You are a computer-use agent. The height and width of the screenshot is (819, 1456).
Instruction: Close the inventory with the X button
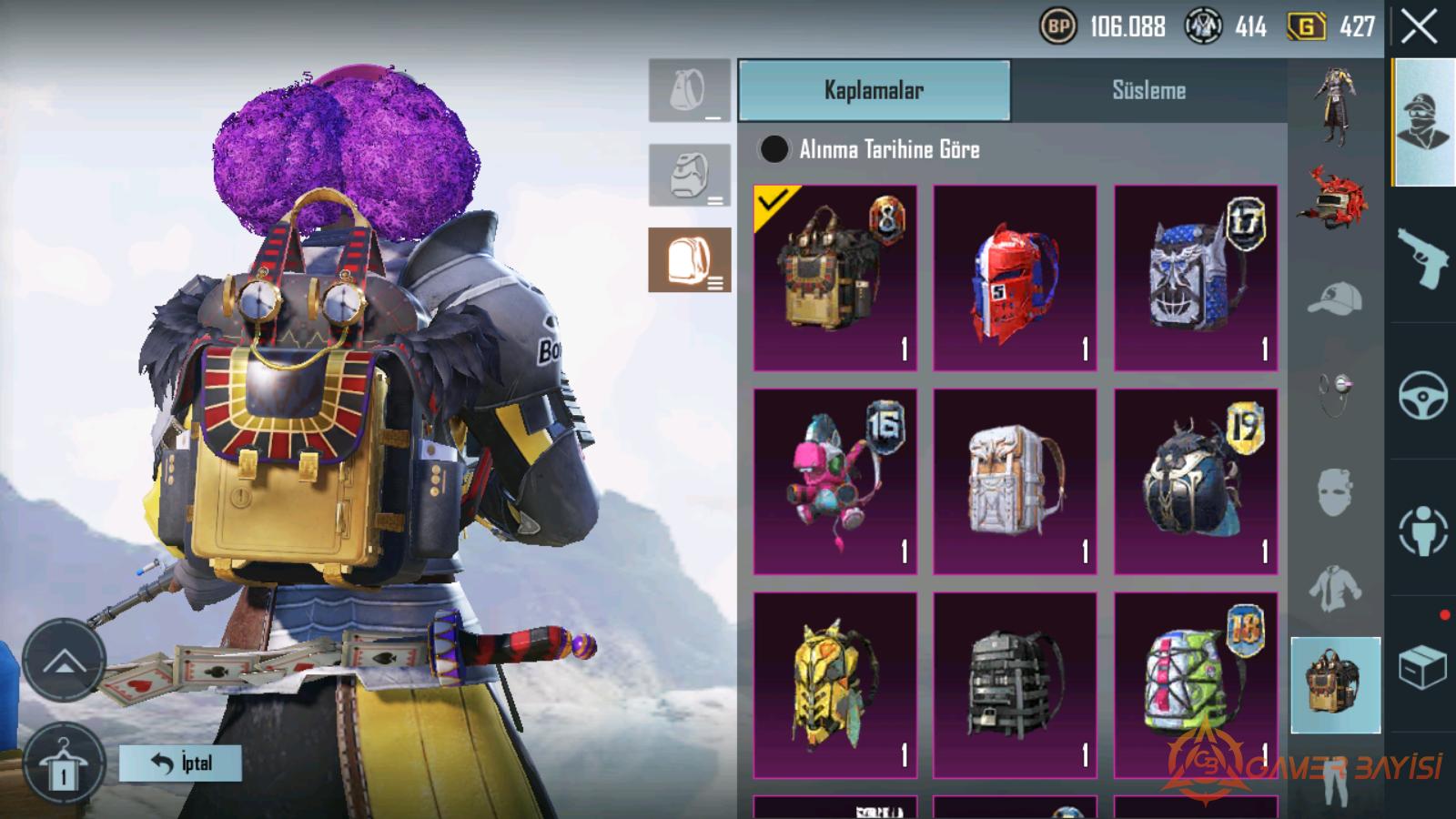1419,27
